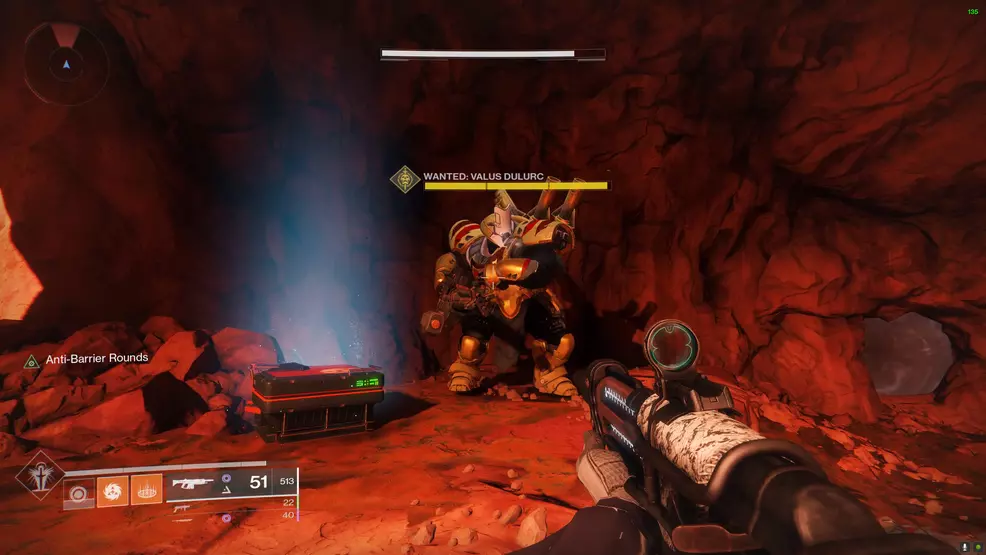986x555 pixels.
Task: Click the radar minimap
Action: click(x=66, y=63)
